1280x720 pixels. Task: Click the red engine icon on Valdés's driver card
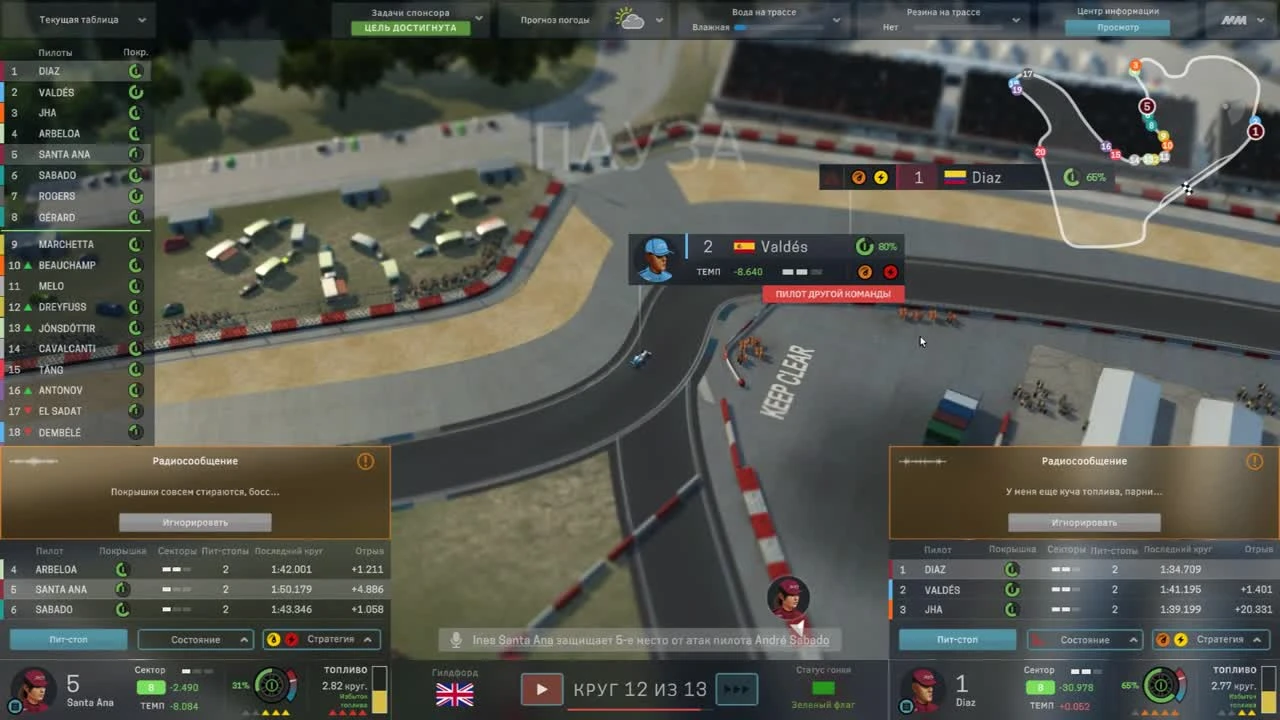[889, 271]
